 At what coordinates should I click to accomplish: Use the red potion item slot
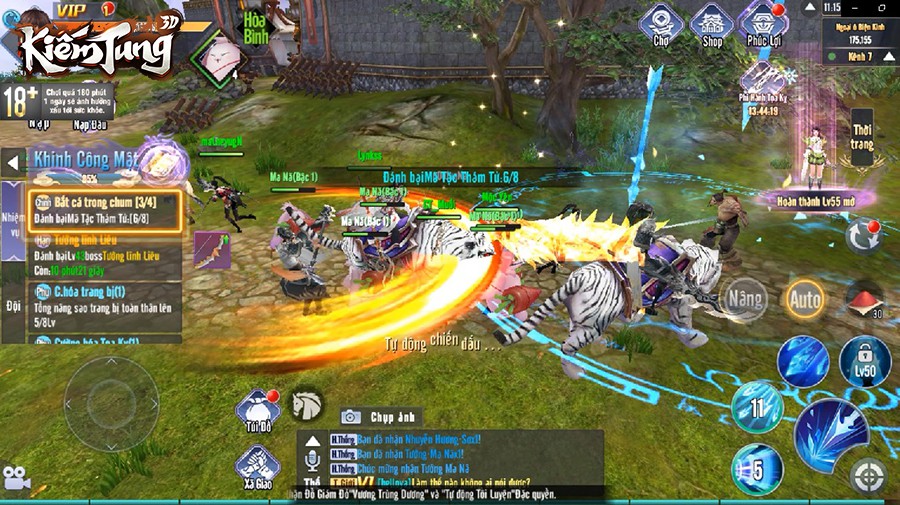(864, 298)
